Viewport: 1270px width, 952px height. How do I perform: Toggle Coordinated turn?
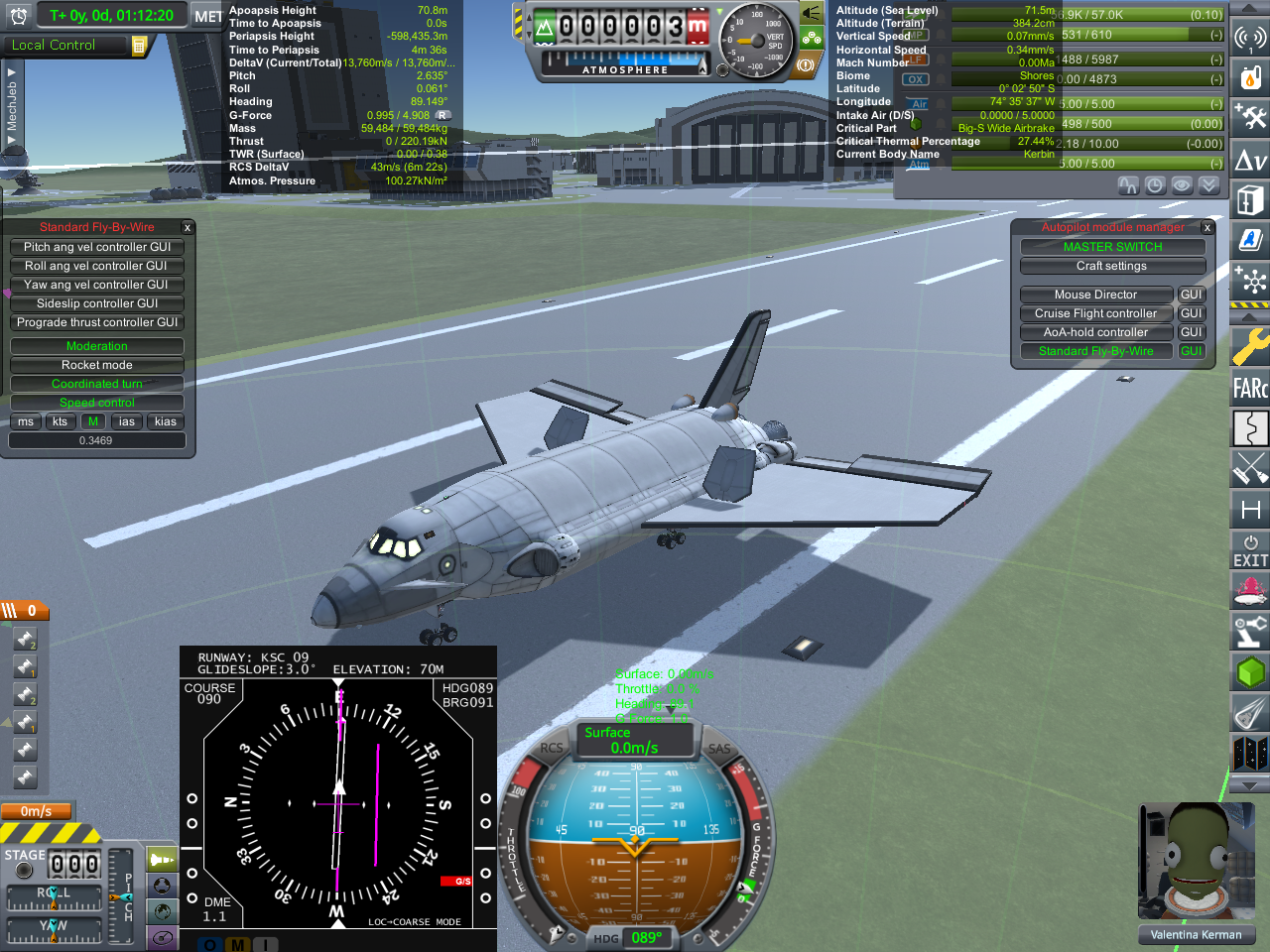point(97,384)
